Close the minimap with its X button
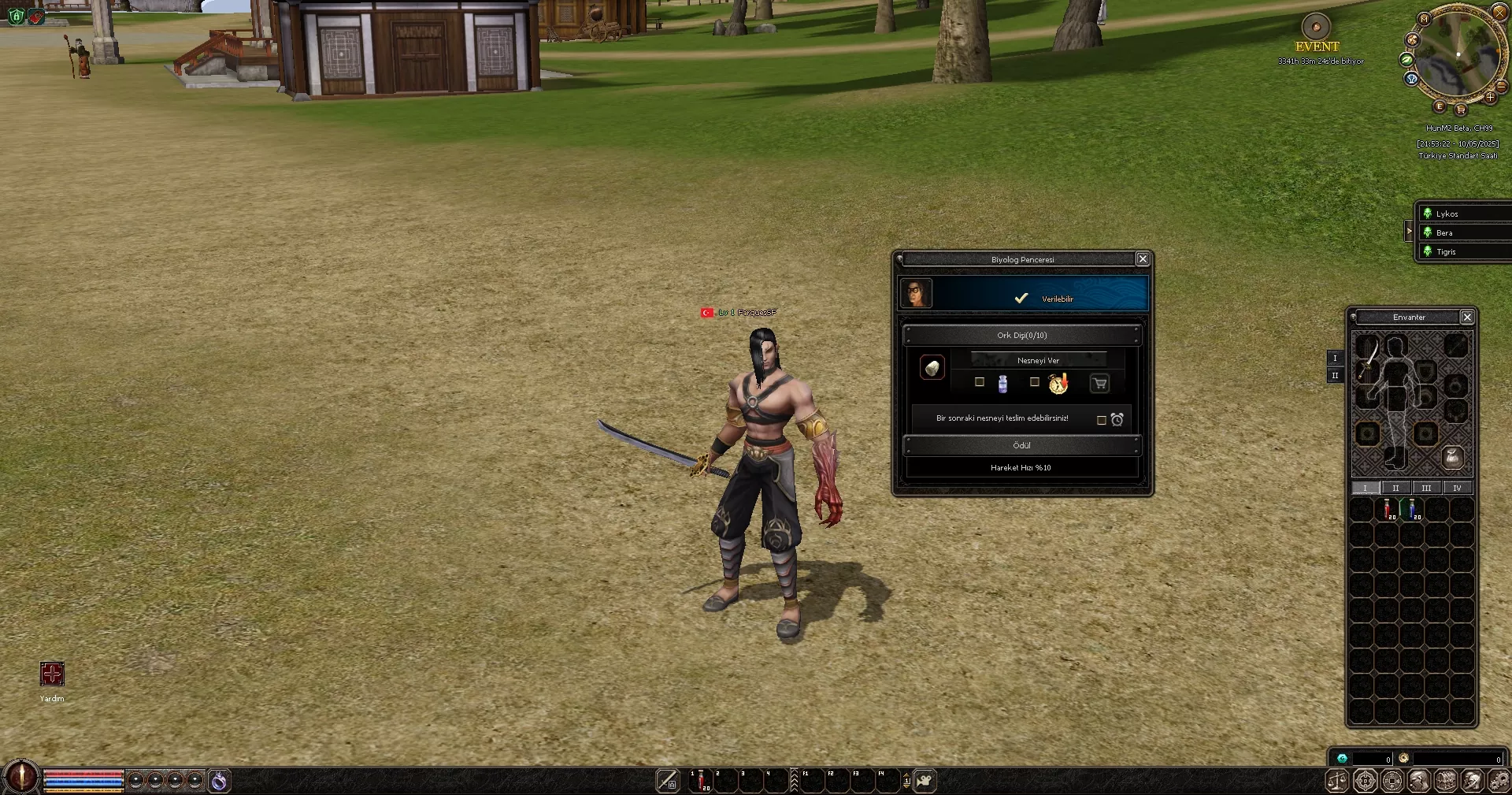1512x795 pixels. (x=1499, y=12)
